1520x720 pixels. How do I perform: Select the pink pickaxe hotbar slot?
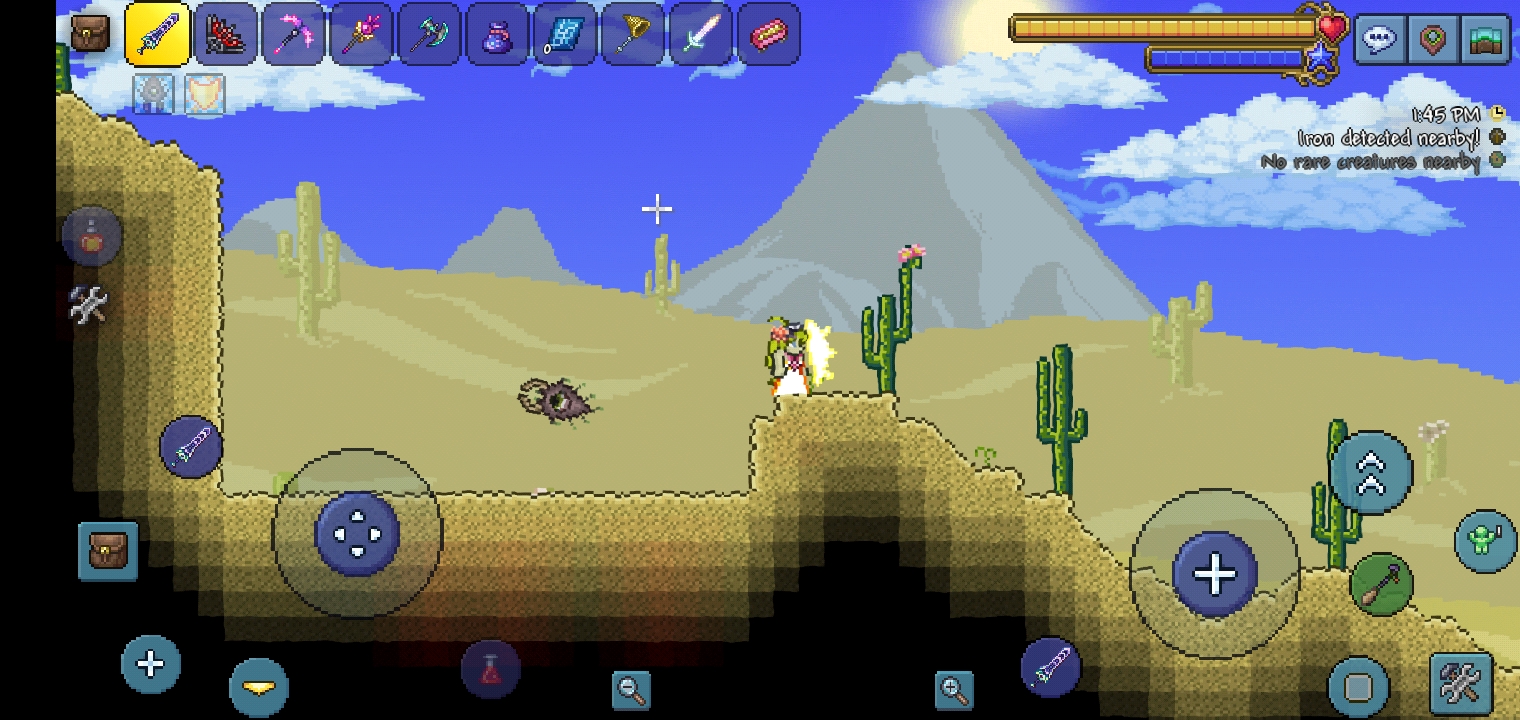coord(293,36)
